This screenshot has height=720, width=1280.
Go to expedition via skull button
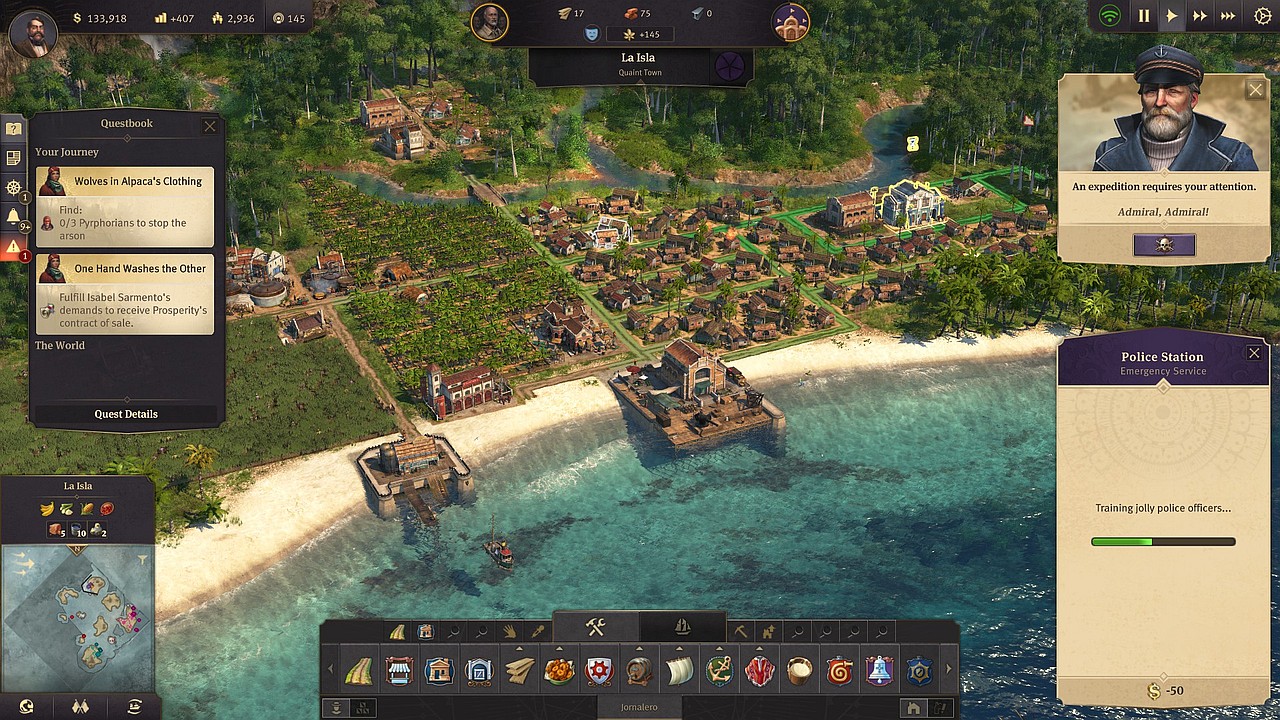click(x=1163, y=245)
